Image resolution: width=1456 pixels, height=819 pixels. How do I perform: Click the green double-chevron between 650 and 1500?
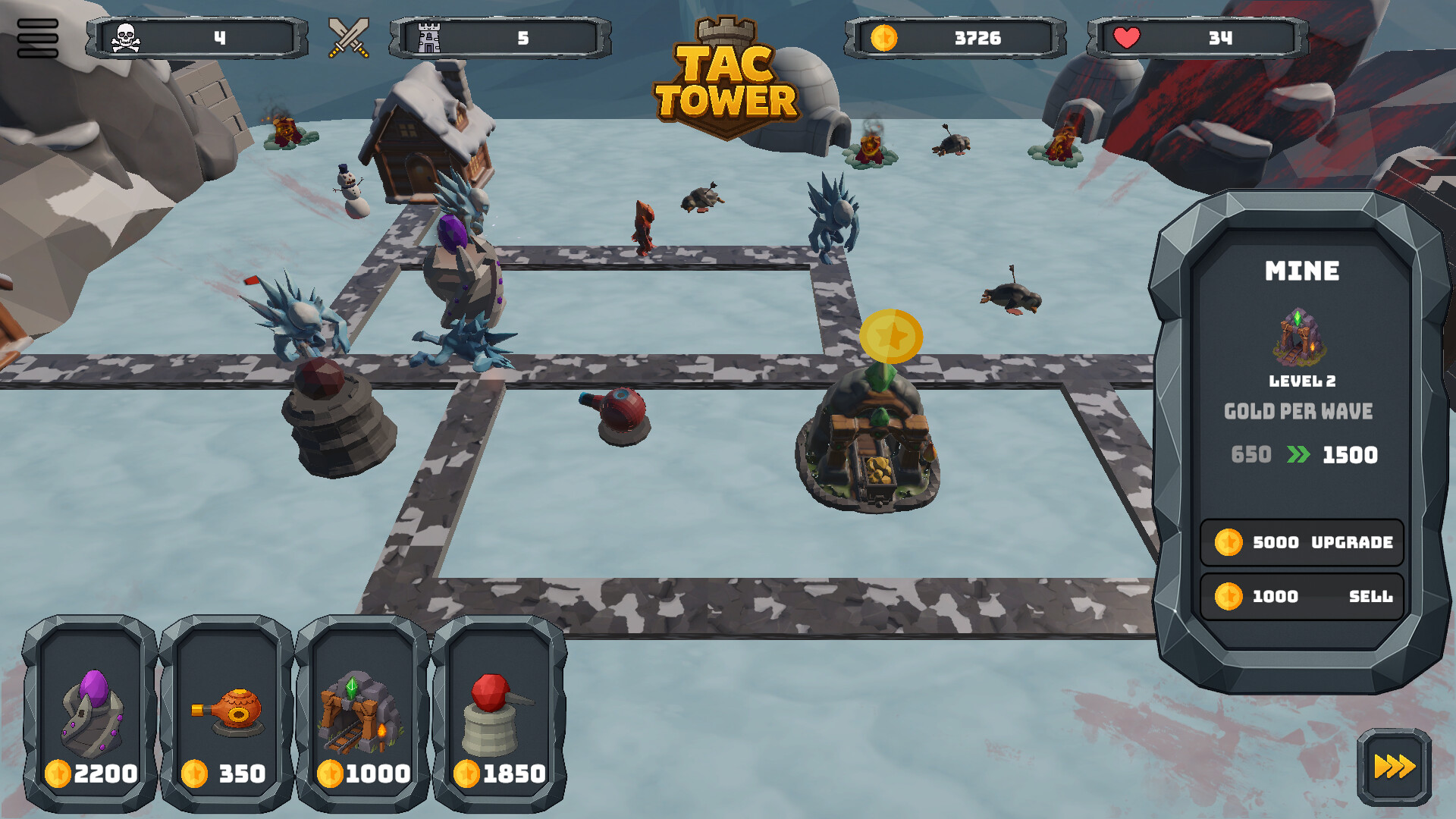click(x=1299, y=455)
